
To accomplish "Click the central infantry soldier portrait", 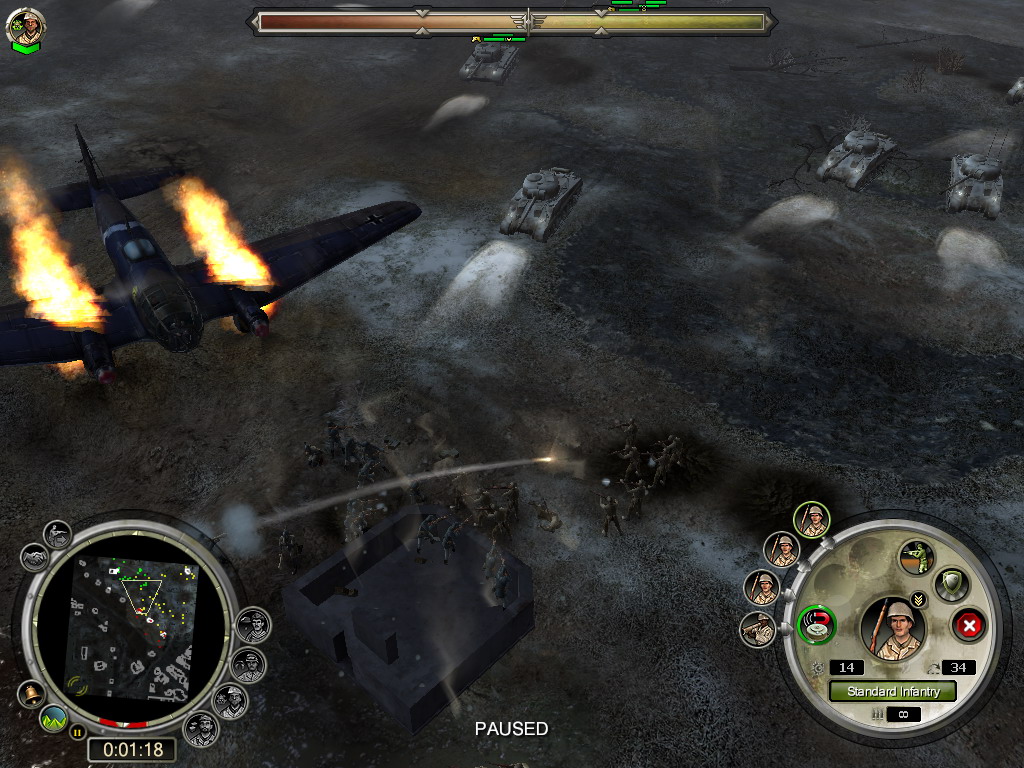I will click(x=892, y=628).
